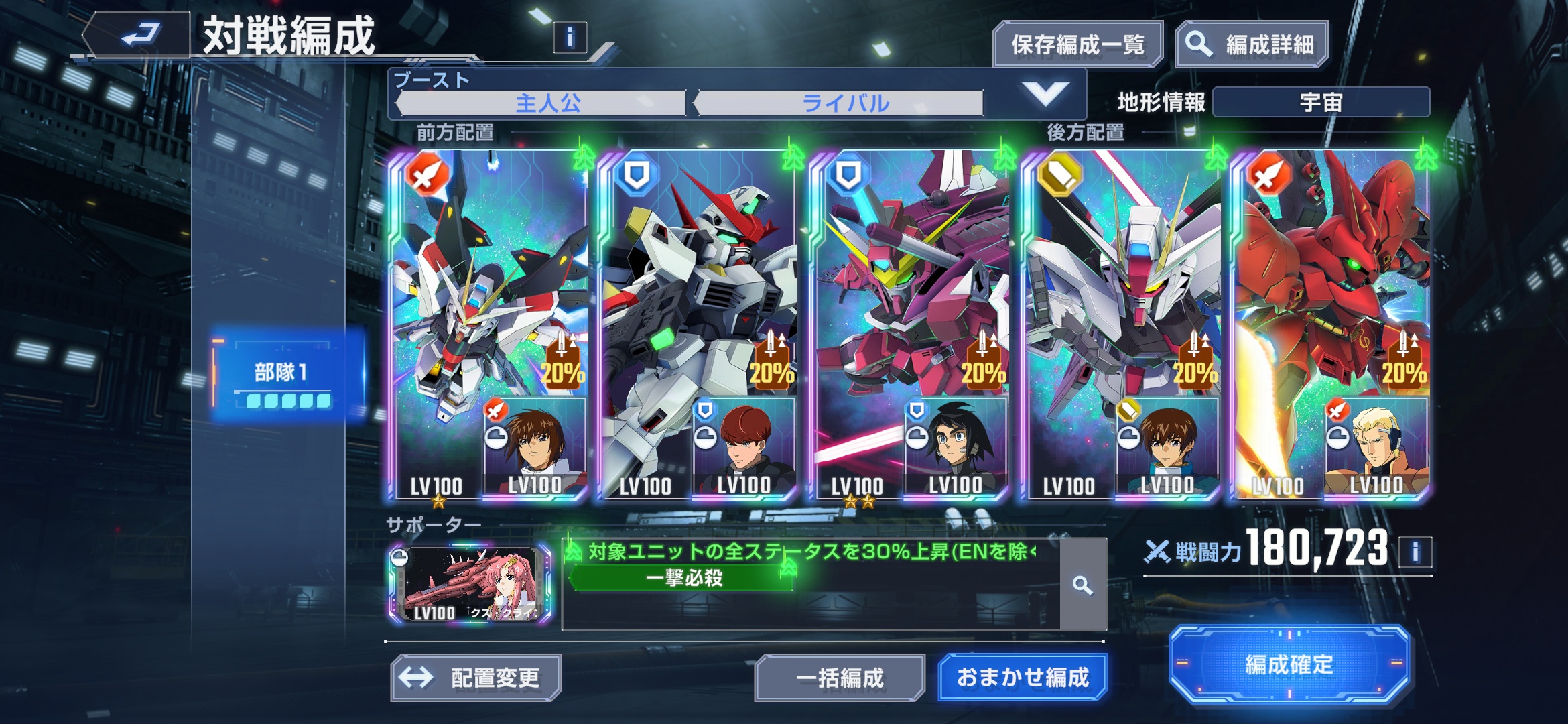Image resolution: width=1568 pixels, height=724 pixels.
Task: Open info icon beside 対戦編成 title
Action: [570, 38]
